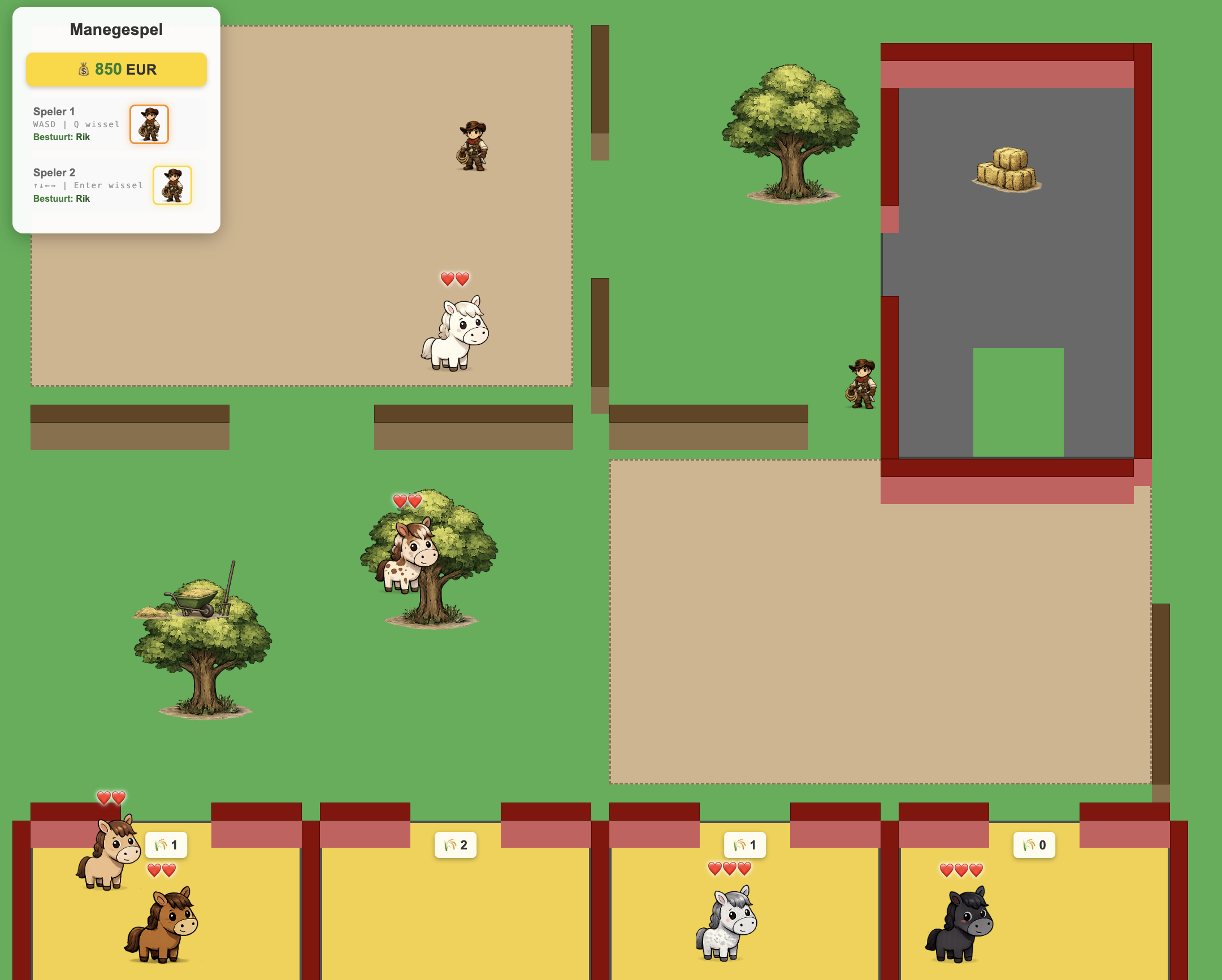This screenshot has height=980, width=1222.
Task: Click the hay counter above the tan foal's stable
Action: [x=166, y=844]
